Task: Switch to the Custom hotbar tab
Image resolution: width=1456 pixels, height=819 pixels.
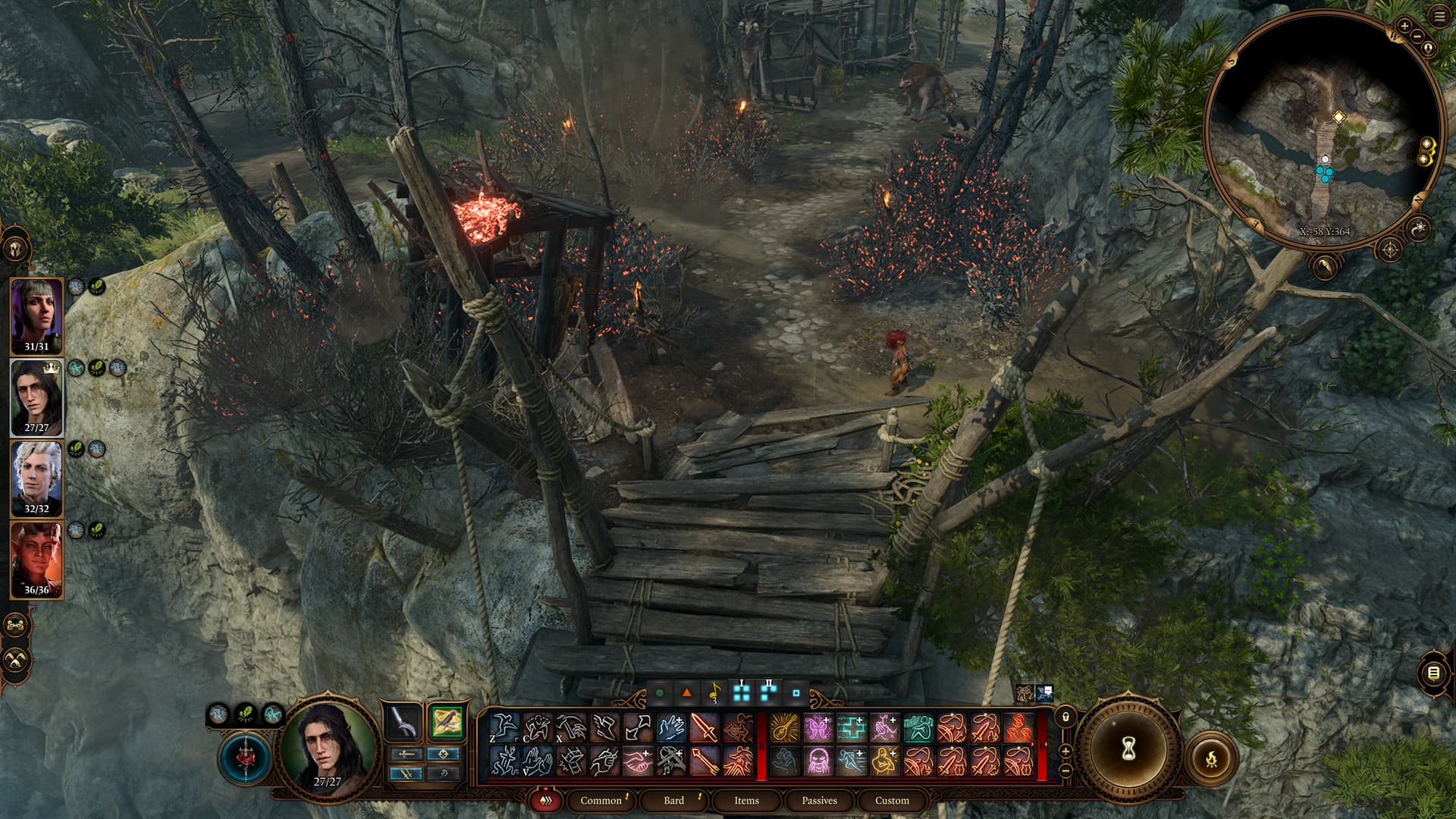Action: pos(892,800)
